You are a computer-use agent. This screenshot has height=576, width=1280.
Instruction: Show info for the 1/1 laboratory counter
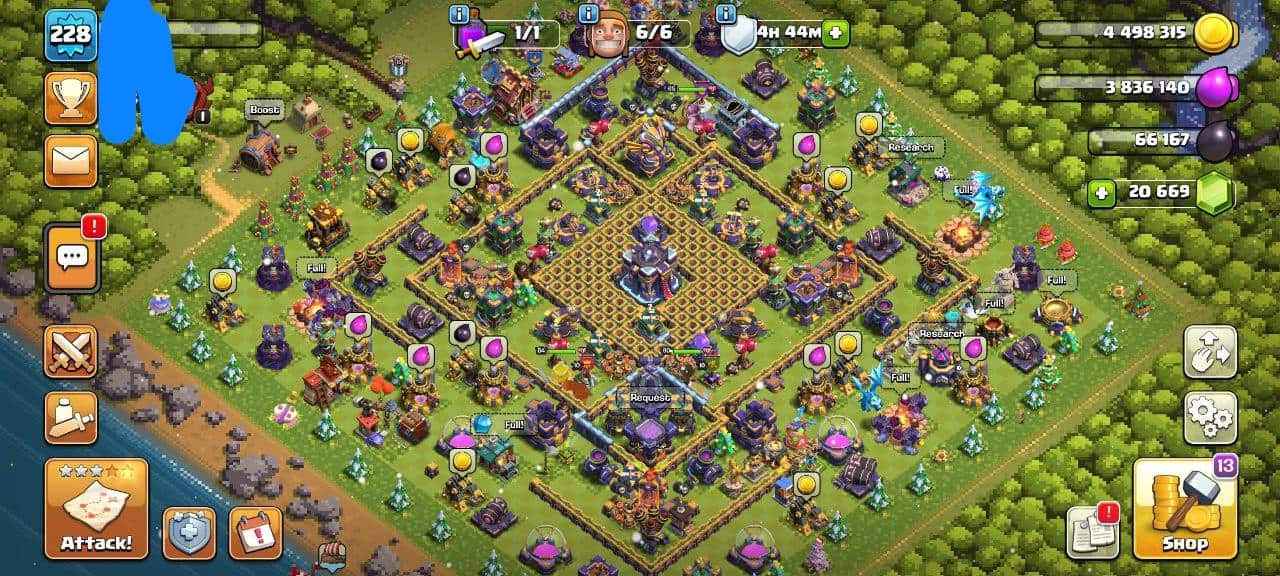[x=460, y=15]
